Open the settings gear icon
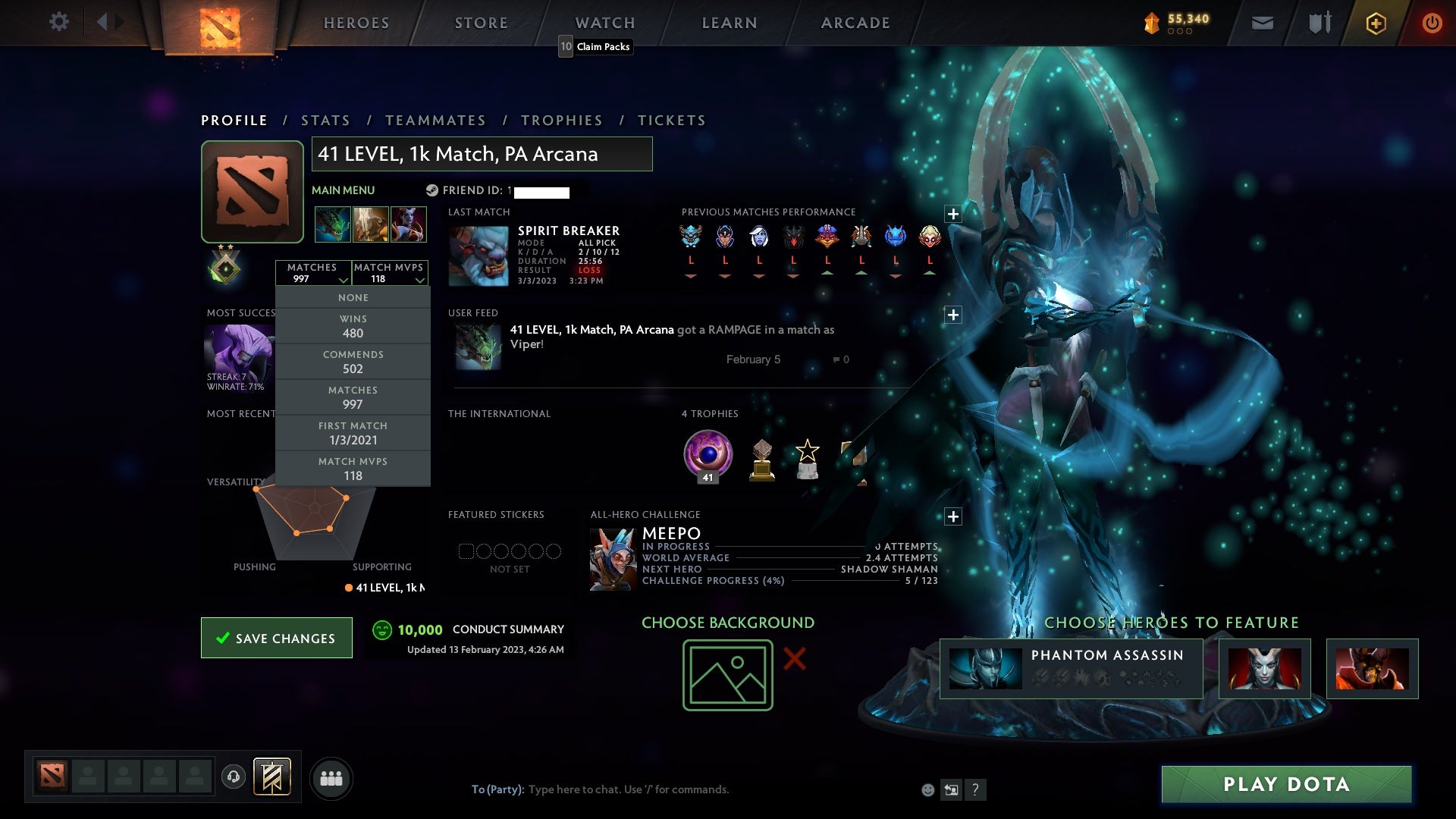The width and height of the screenshot is (1456, 819). pyautogui.click(x=59, y=22)
